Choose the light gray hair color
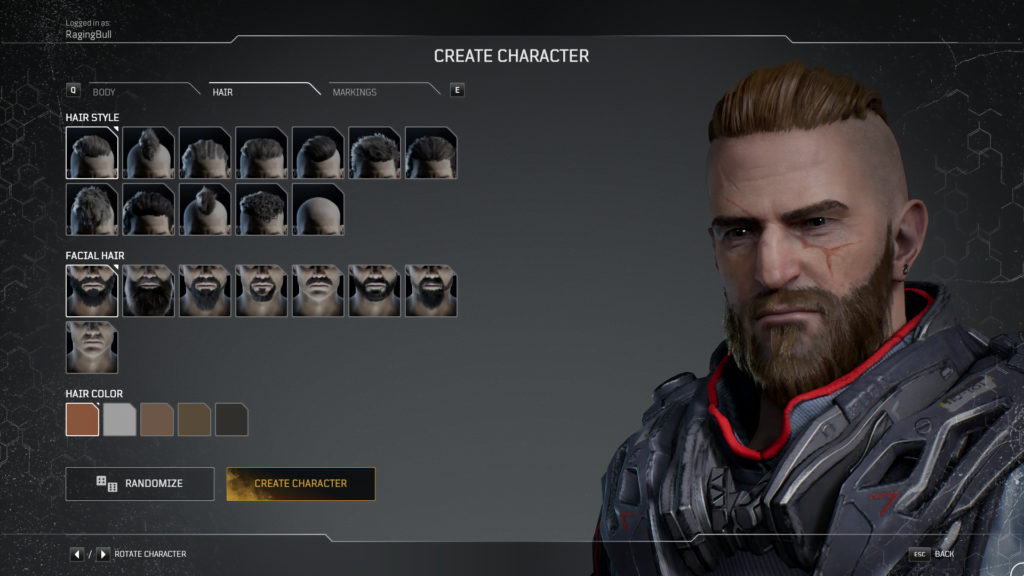Screen dimensions: 1024x576 pyautogui.click(x=120, y=420)
